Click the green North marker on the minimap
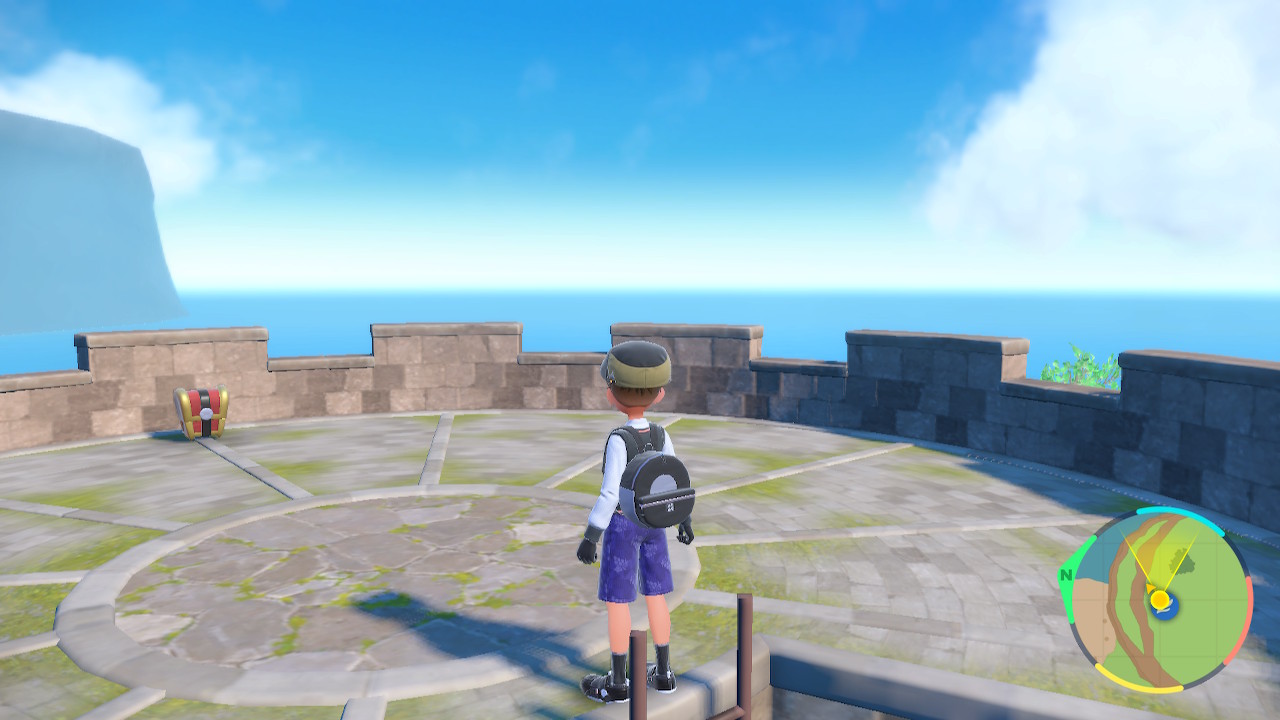Image resolution: width=1280 pixels, height=720 pixels. [x=1067, y=575]
